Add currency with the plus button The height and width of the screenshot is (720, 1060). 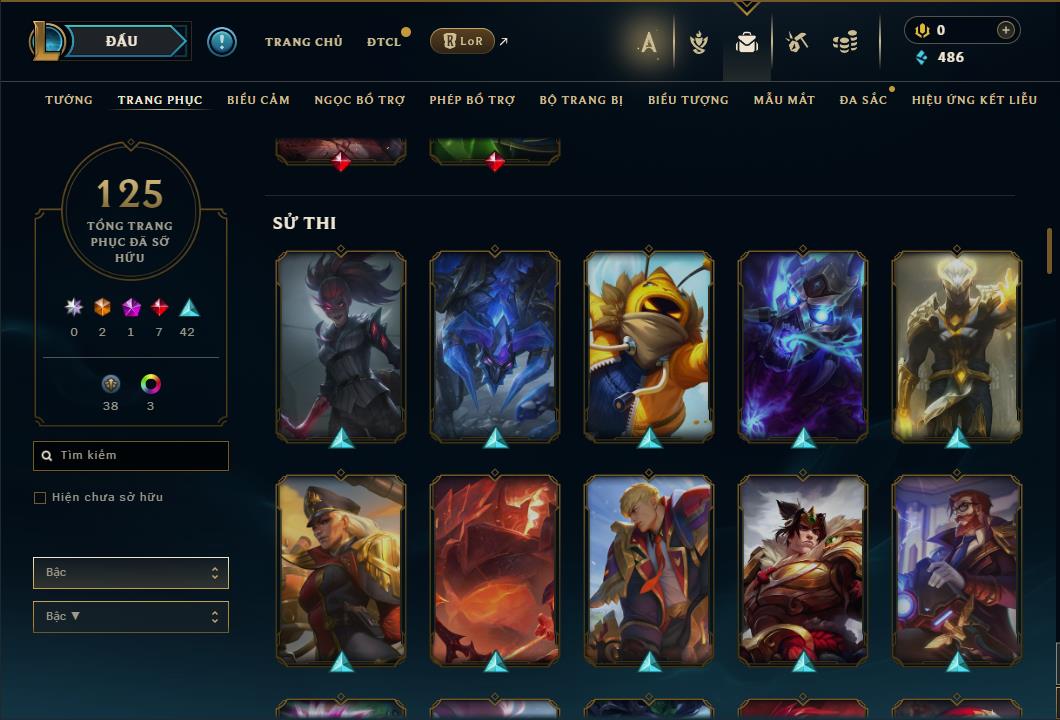(1006, 30)
